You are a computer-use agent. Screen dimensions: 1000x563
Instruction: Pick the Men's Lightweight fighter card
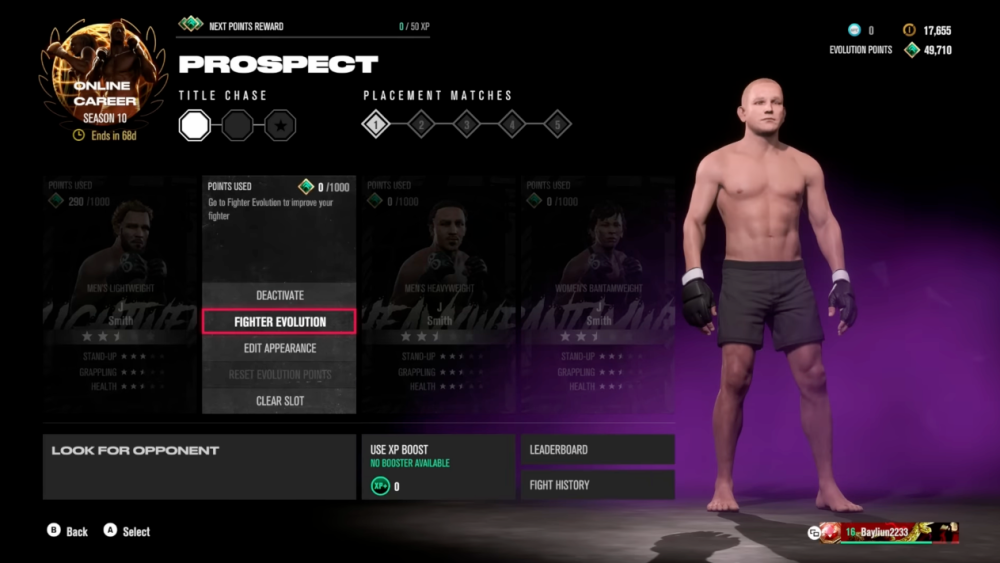(120, 295)
